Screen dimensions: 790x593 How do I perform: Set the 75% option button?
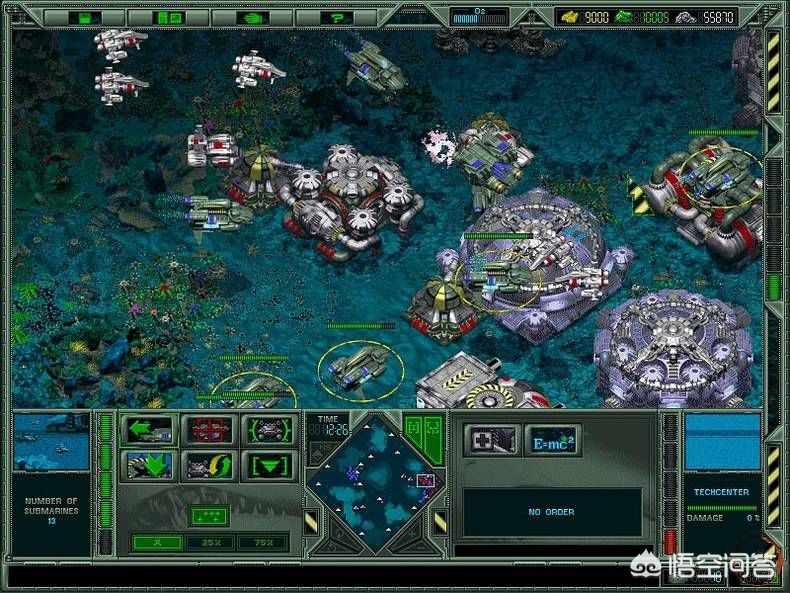click(263, 542)
